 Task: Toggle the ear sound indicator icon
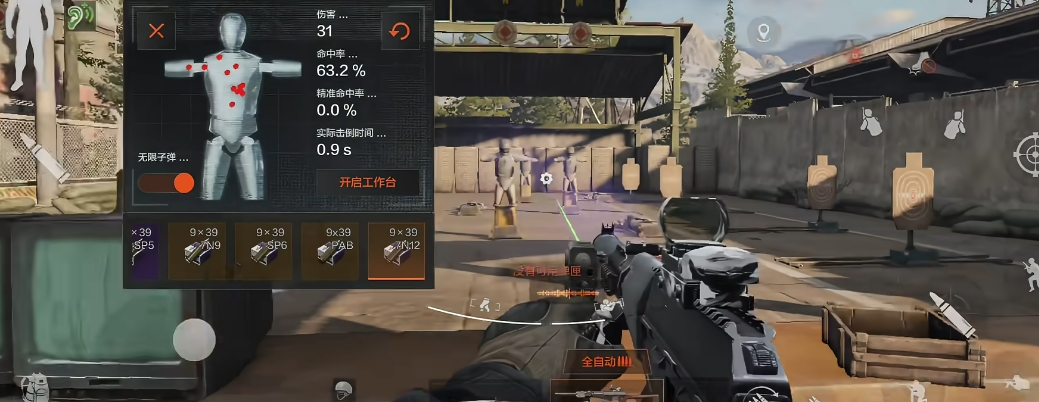tap(78, 17)
